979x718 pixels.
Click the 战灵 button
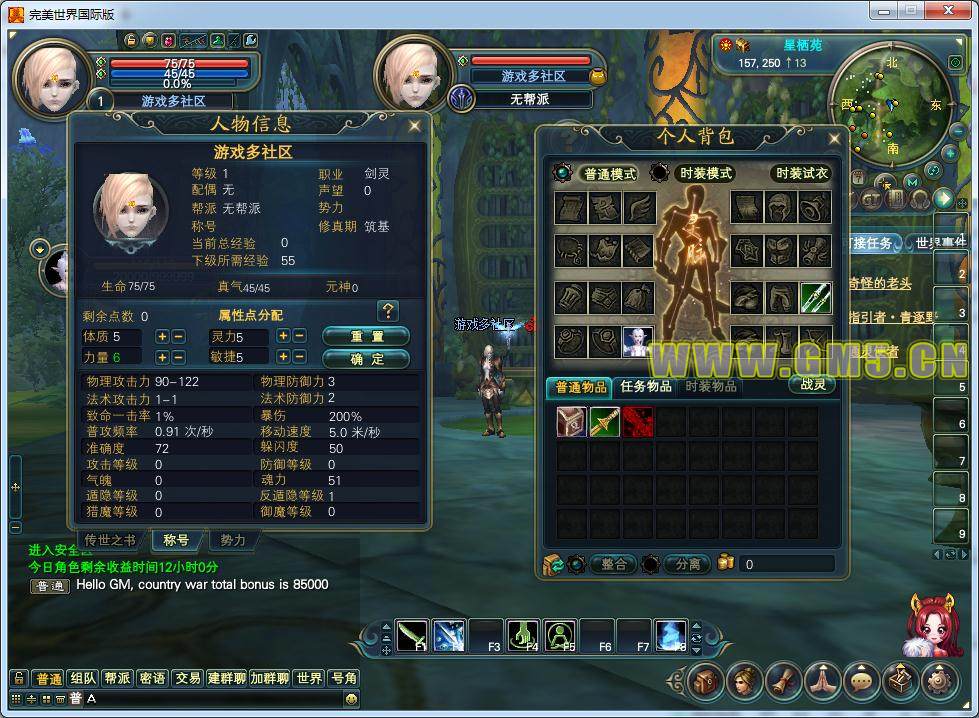click(x=813, y=384)
